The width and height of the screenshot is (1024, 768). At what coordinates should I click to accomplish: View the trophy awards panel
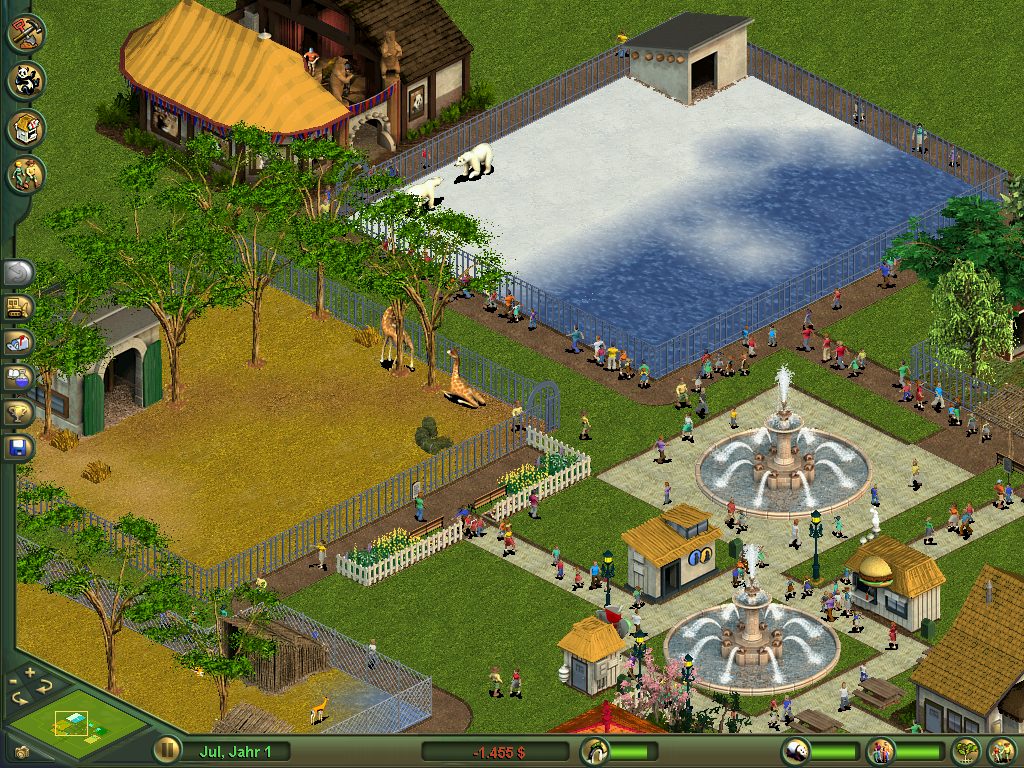(19, 412)
